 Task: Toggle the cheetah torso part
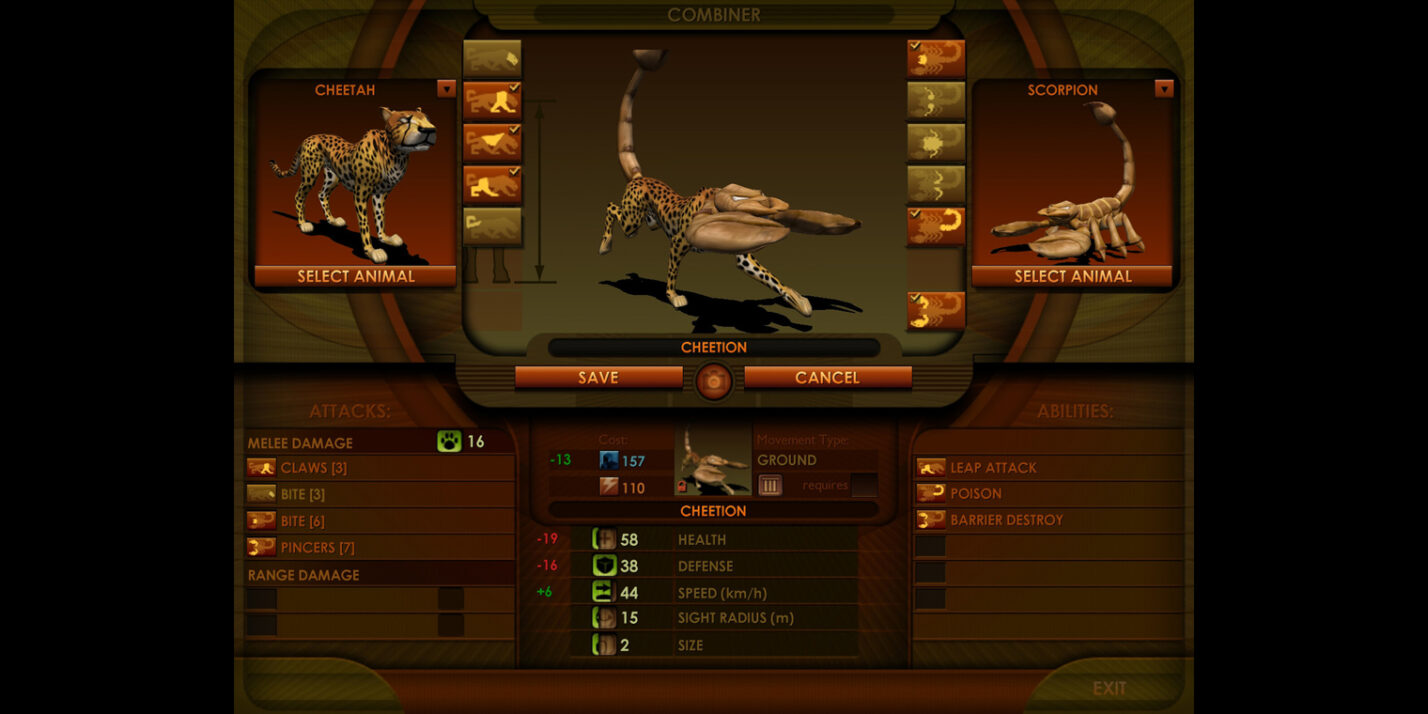pyautogui.click(x=492, y=142)
